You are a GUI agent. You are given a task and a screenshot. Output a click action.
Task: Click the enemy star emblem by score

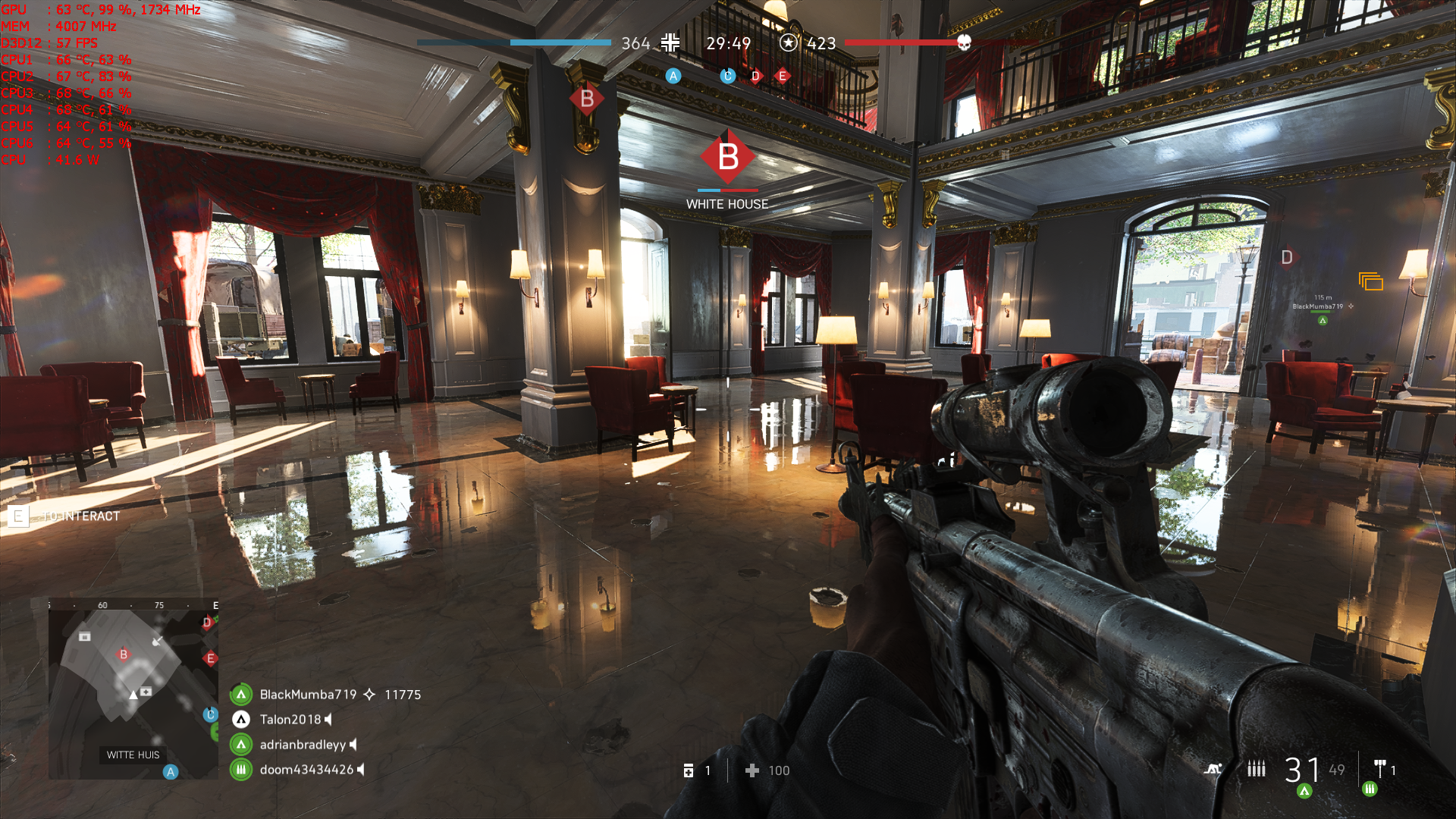[x=789, y=42]
